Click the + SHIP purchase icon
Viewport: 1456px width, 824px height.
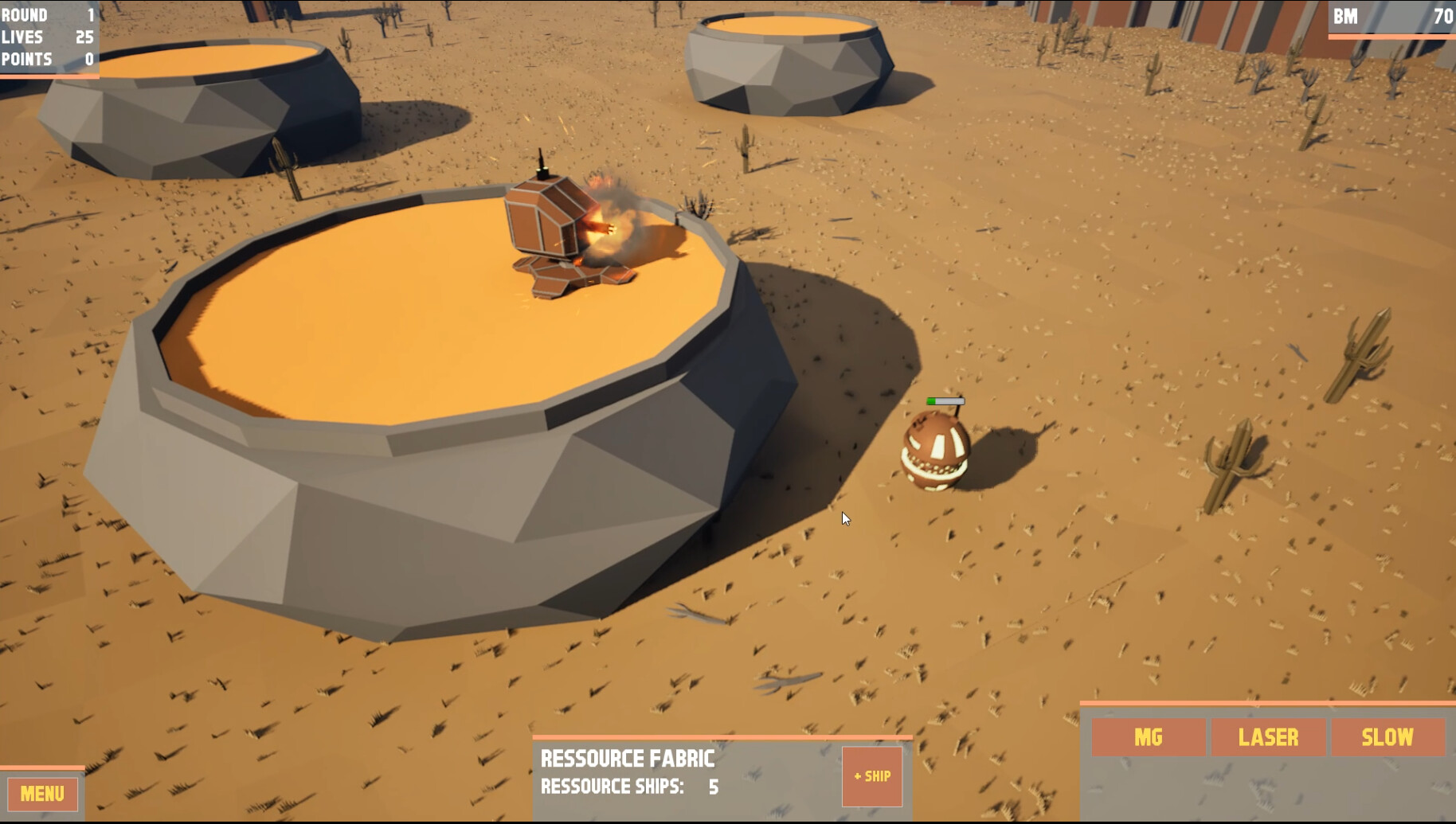pos(873,776)
